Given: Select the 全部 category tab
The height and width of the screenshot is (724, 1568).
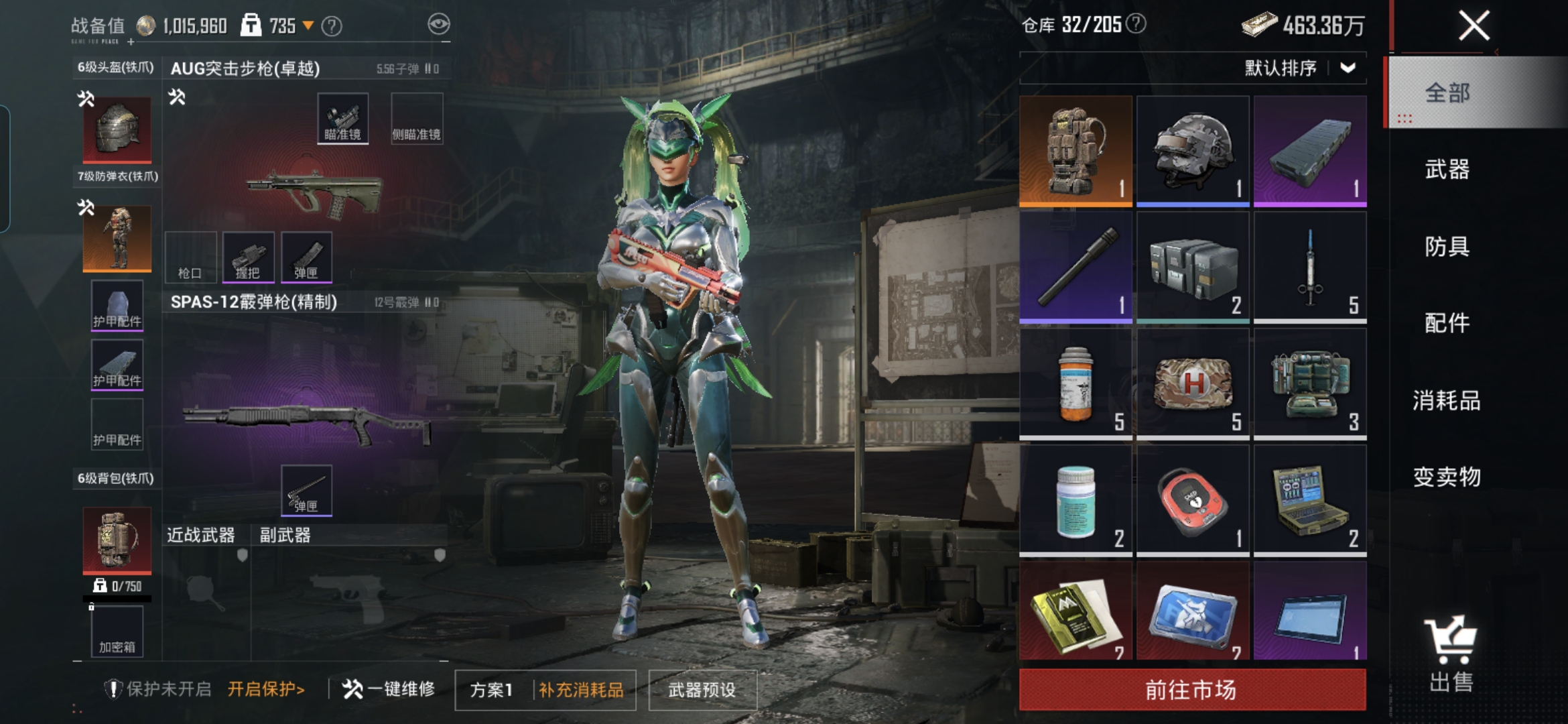Looking at the screenshot, I should pos(1447,93).
